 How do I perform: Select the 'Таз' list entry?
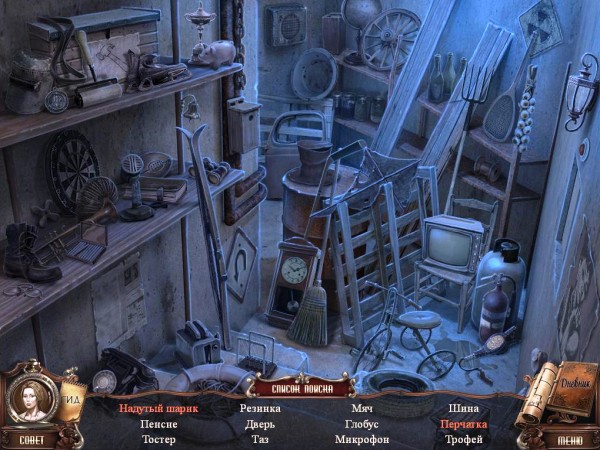pos(260,439)
